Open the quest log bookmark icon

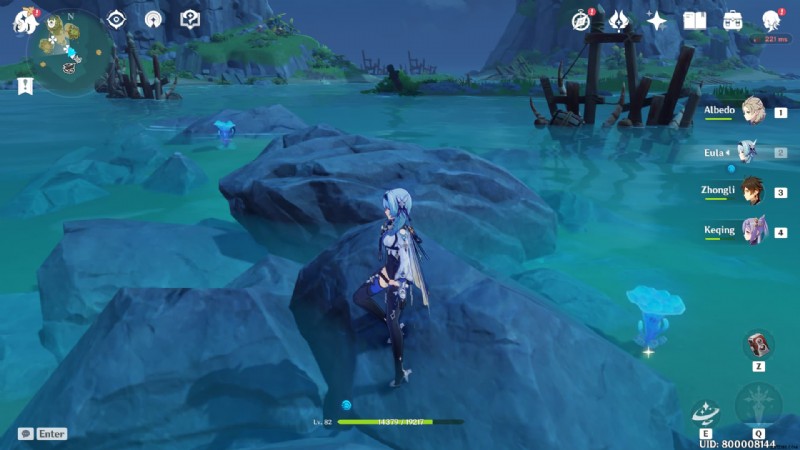click(x=25, y=86)
